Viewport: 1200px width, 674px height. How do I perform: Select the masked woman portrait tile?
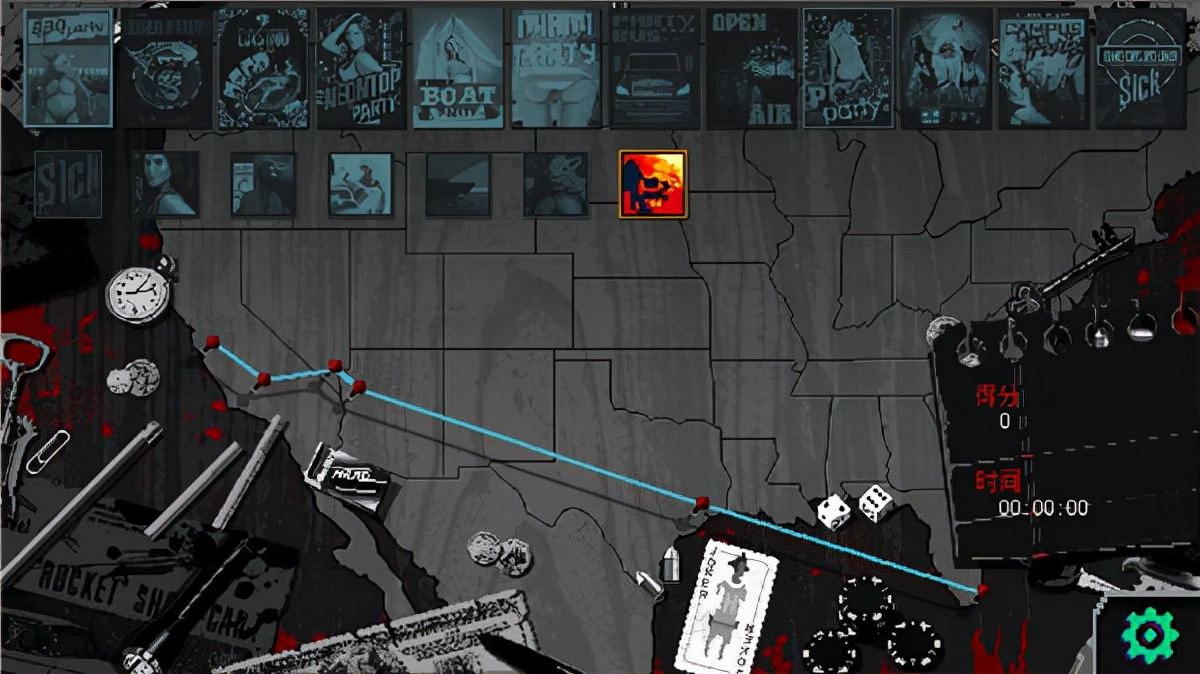click(166, 184)
